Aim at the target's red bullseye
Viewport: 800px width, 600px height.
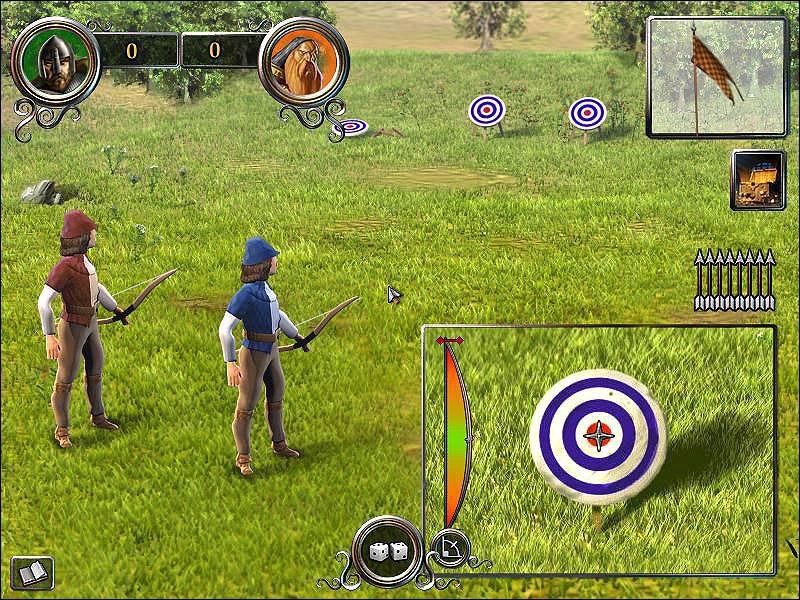598,435
